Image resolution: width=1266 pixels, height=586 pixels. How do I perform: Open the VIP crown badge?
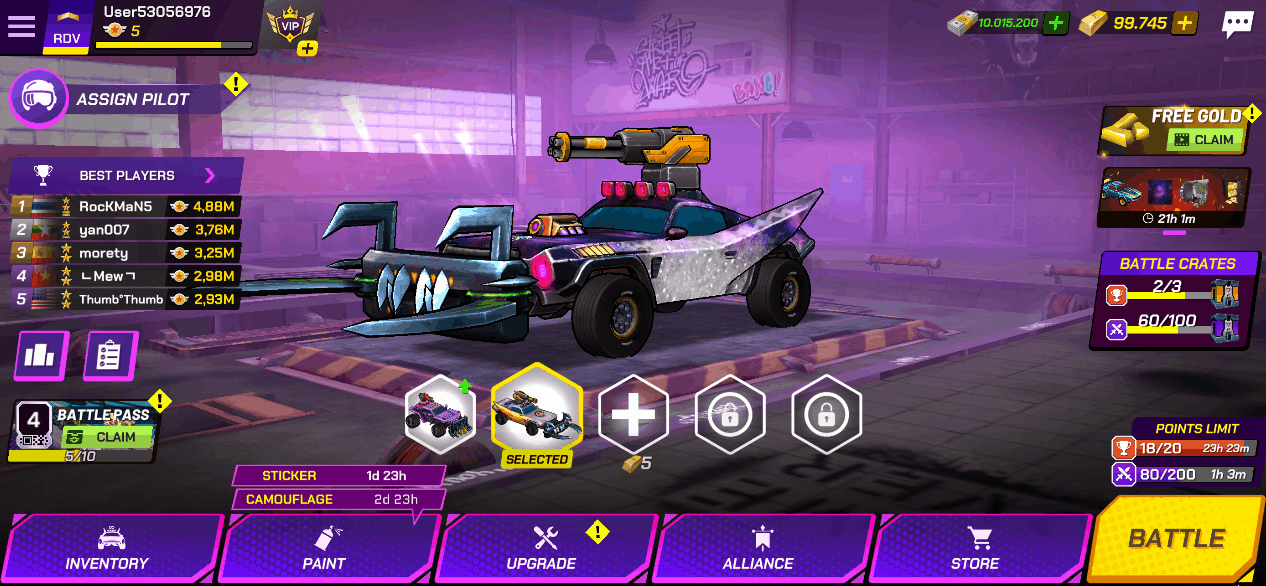[291, 26]
